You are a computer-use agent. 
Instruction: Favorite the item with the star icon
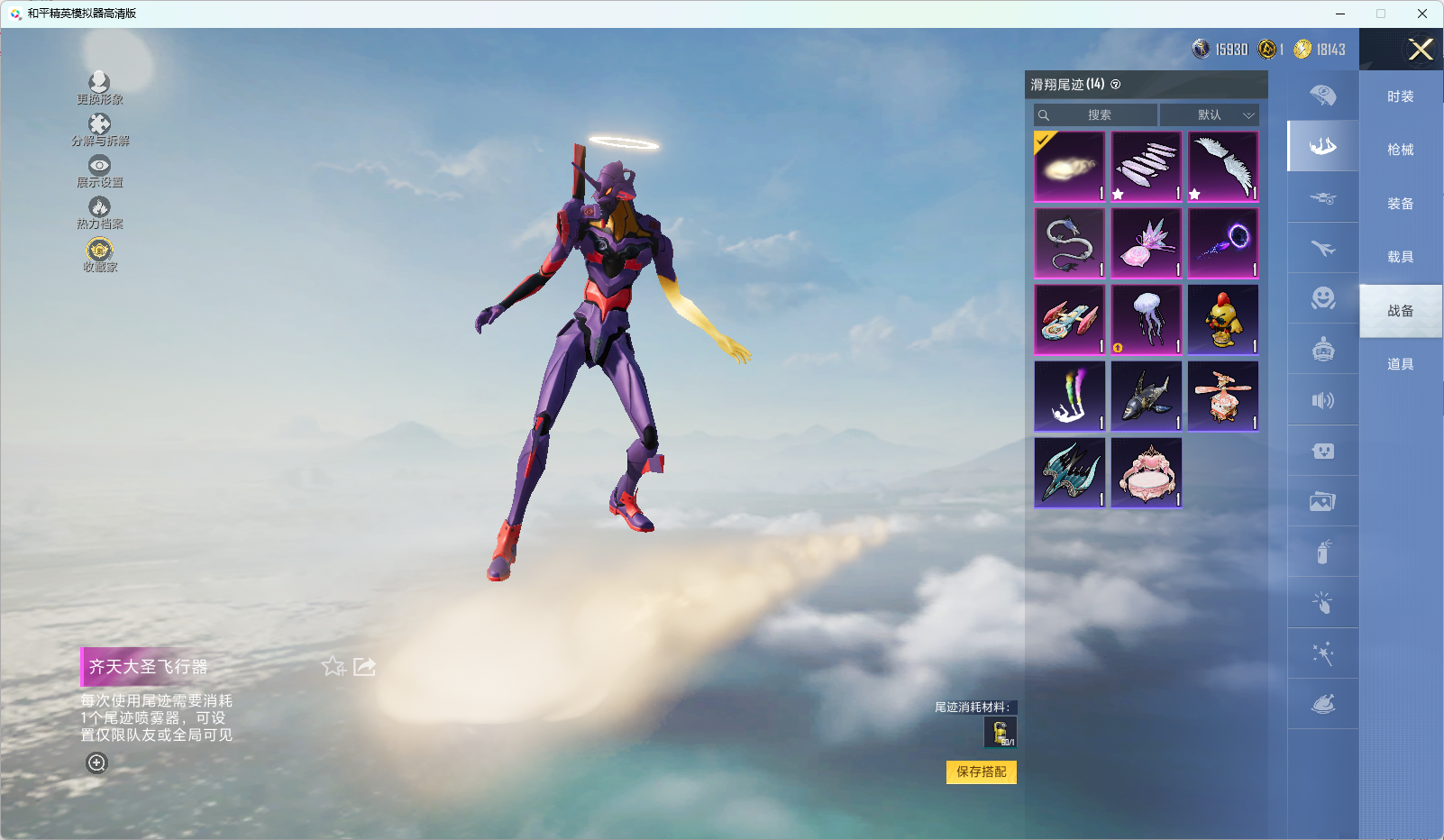[334, 666]
